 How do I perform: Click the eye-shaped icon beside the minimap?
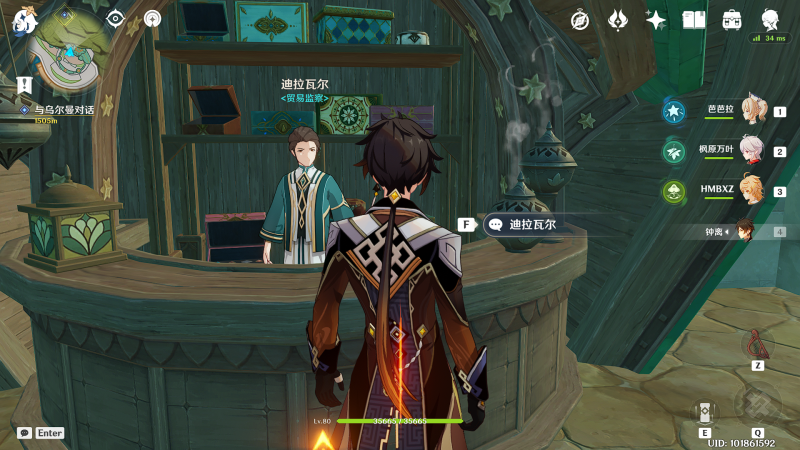click(x=116, y=18)
